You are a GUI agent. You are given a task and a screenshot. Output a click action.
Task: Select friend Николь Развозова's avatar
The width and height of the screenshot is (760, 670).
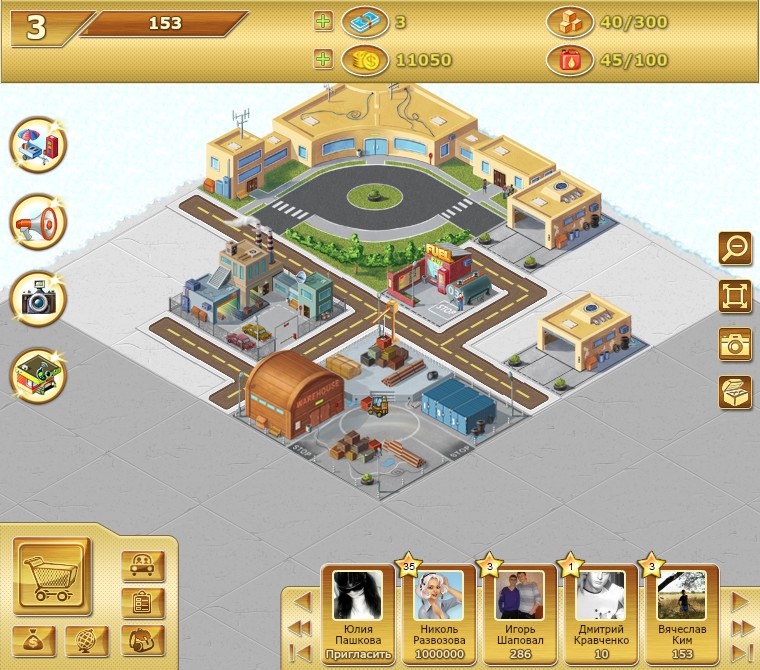438,596
